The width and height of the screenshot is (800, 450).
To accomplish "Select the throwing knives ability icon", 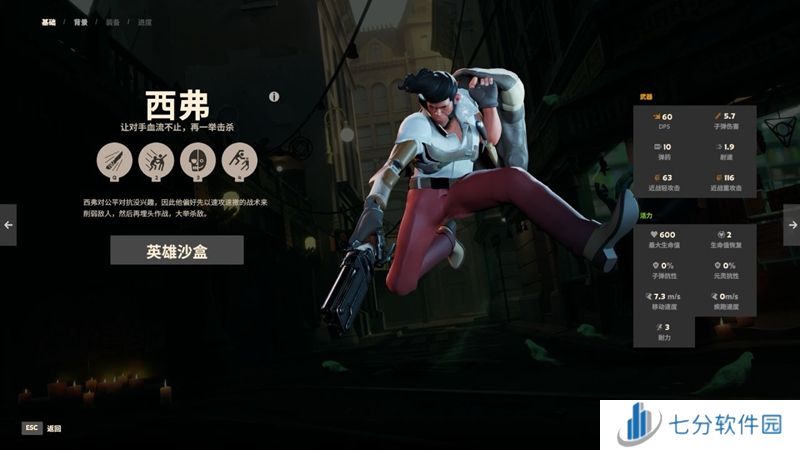I will coord(114,160).
